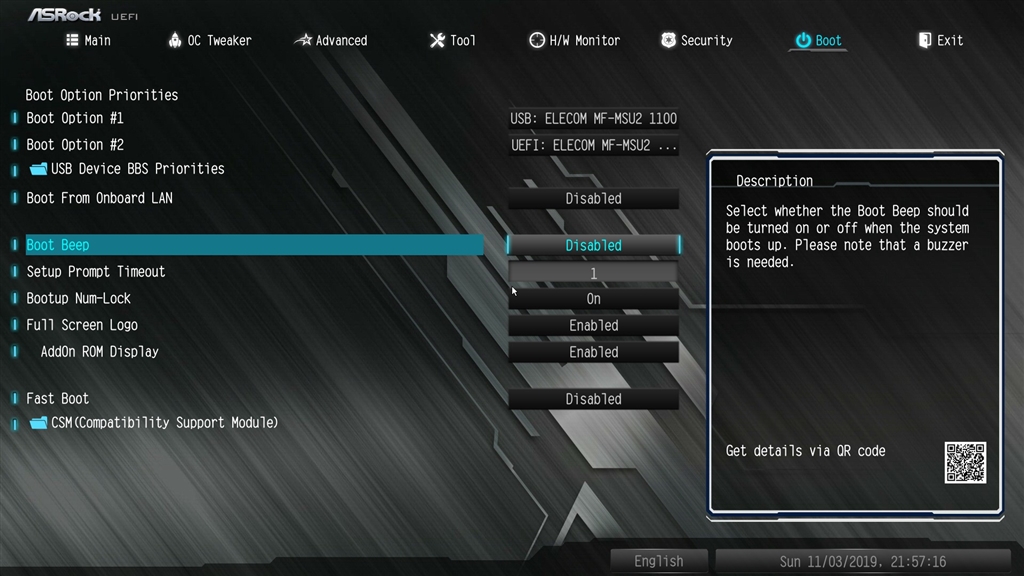Open the CSM Compatibility Support Module submenu
Image resolution: width=1024 pixels, height=576 pixels.
(164, 423)
